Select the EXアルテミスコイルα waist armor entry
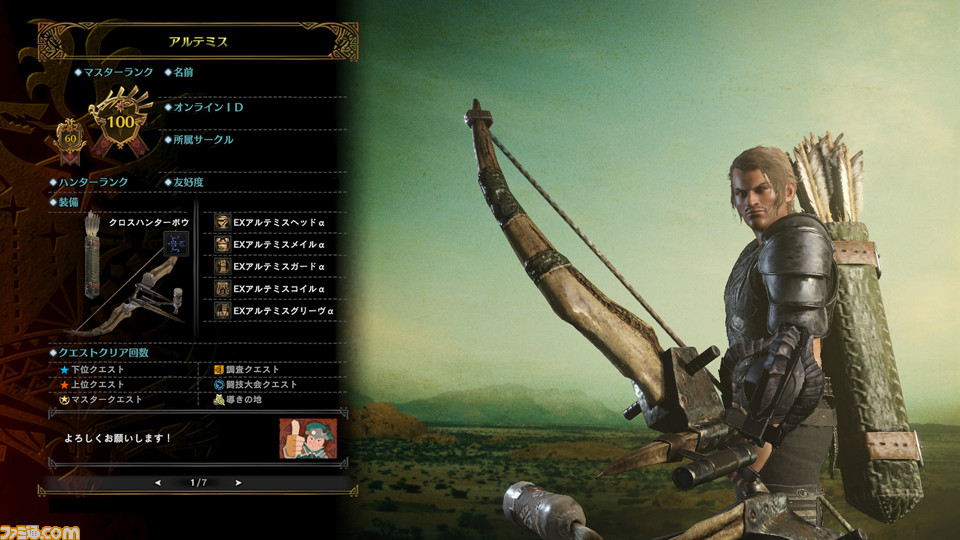Viewport: 960px width, 540px height. [x=277, y=289]
